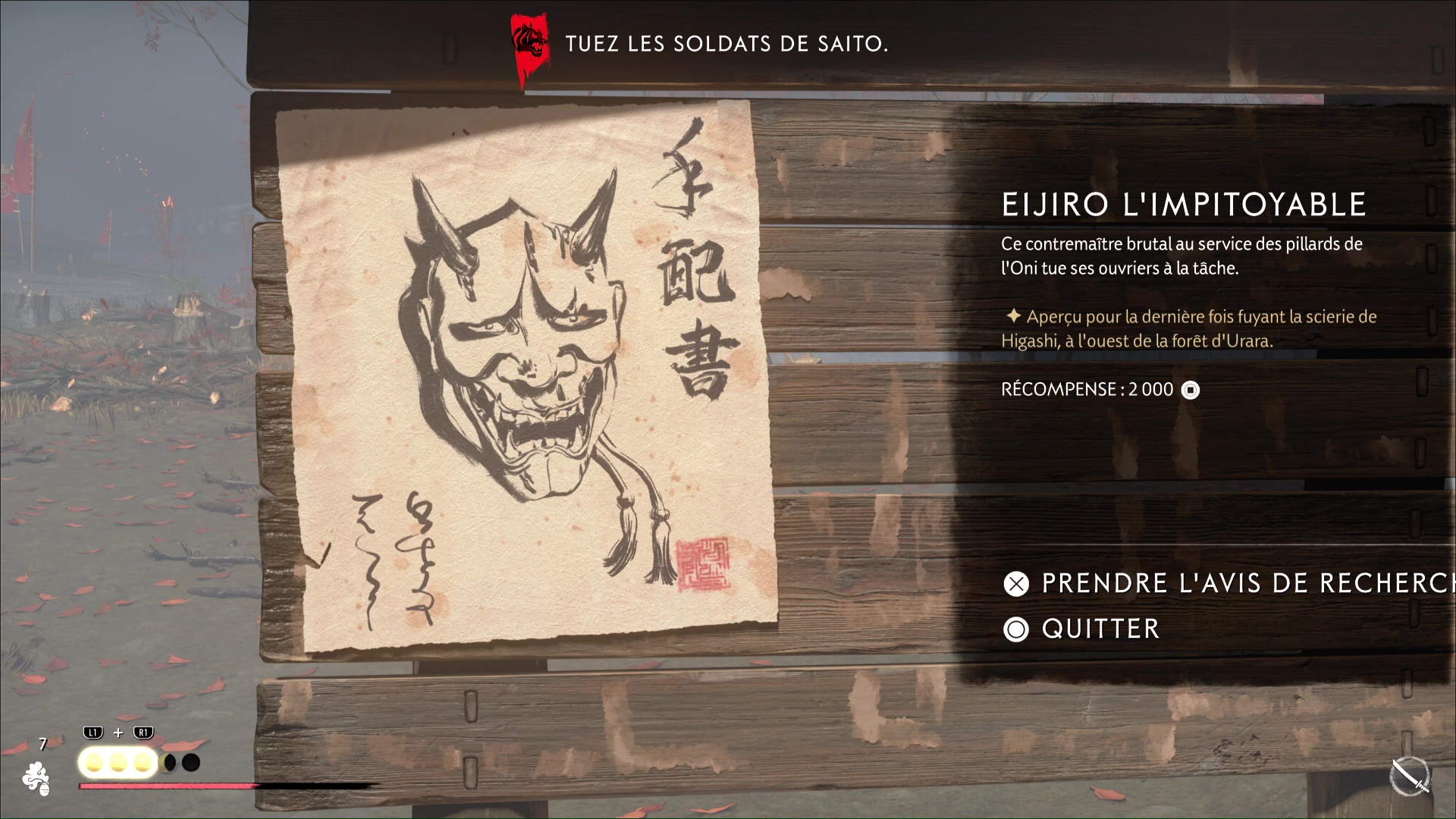
Task: Click the last empty resolve orb
Action: click(190, 761)
